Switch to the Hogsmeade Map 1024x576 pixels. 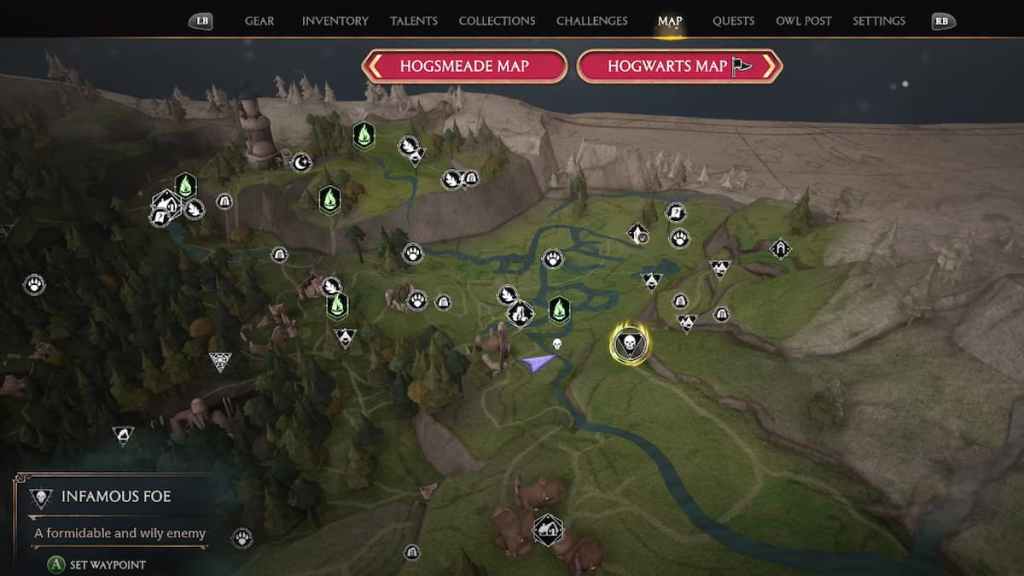point(464,67)
